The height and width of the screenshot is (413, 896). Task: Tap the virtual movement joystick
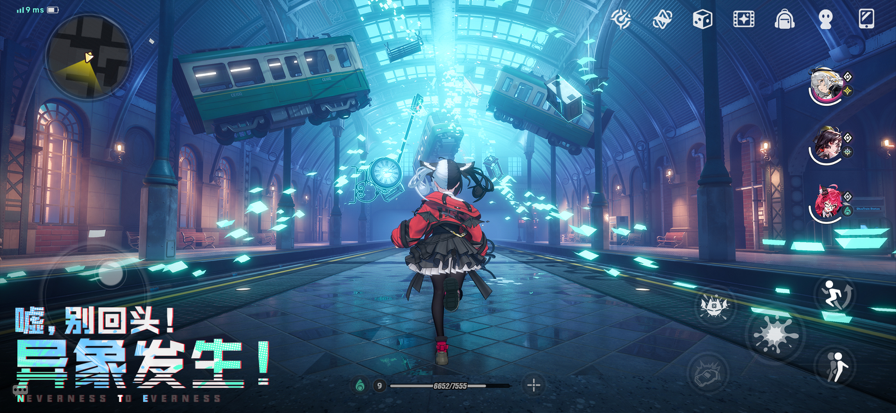pyautogui.click(x=110, y=272)
